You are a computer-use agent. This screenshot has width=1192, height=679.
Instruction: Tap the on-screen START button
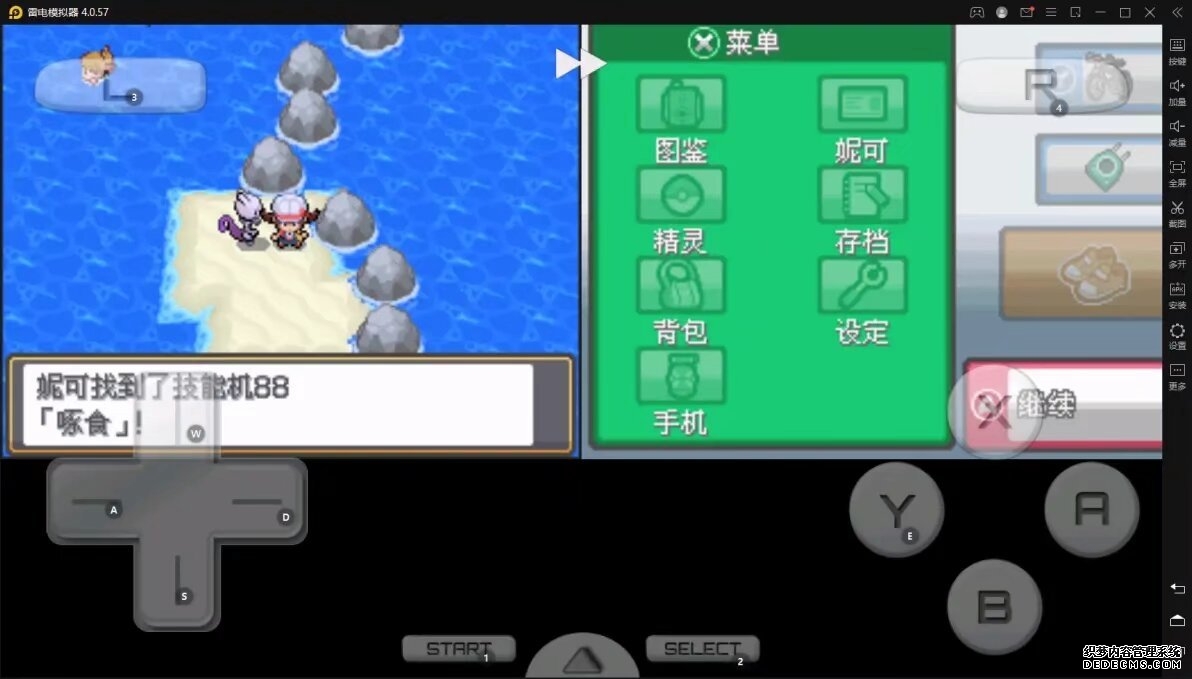click(x=459, y=649)
